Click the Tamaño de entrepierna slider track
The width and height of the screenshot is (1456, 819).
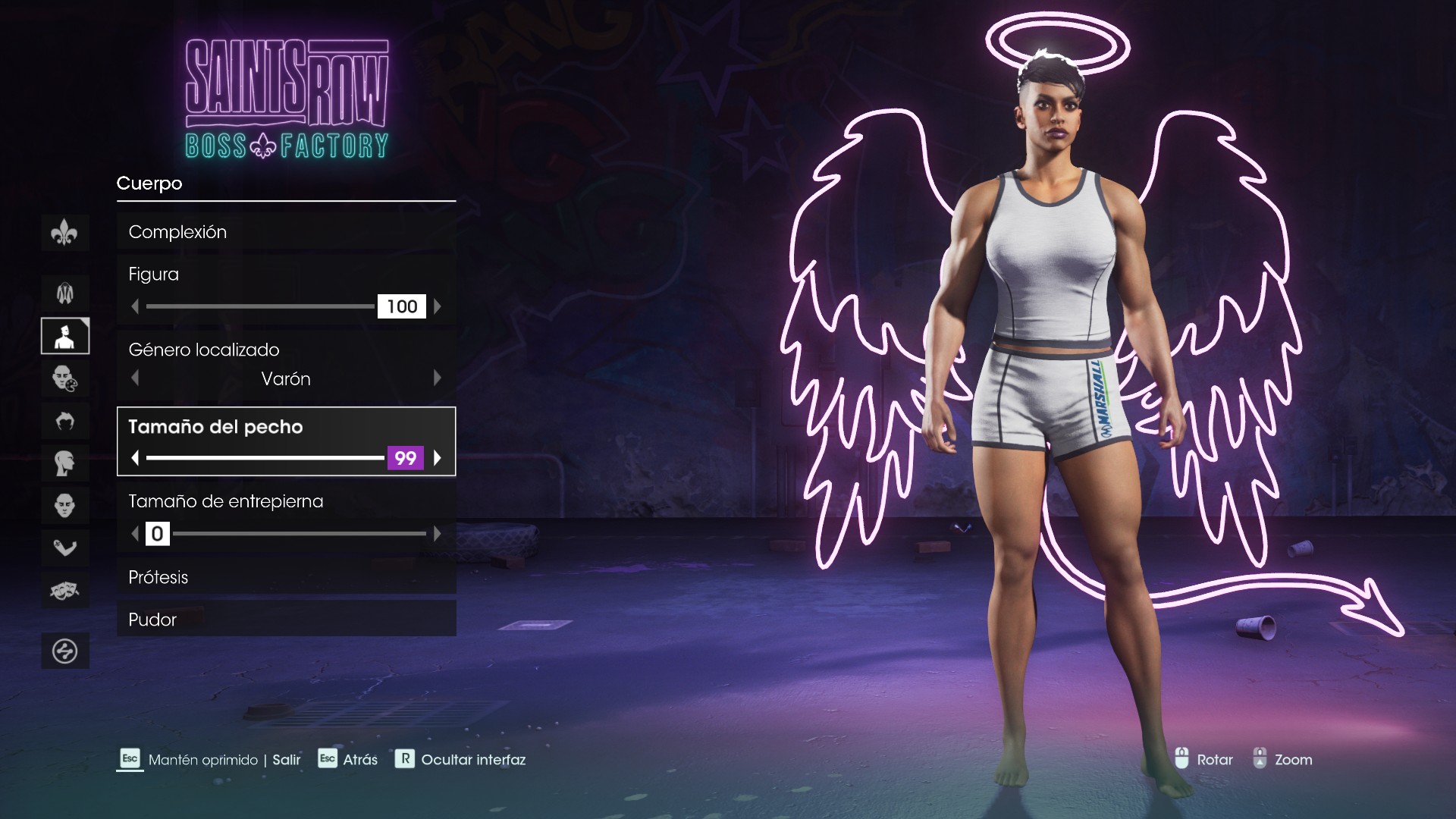[x=299, y=534]
